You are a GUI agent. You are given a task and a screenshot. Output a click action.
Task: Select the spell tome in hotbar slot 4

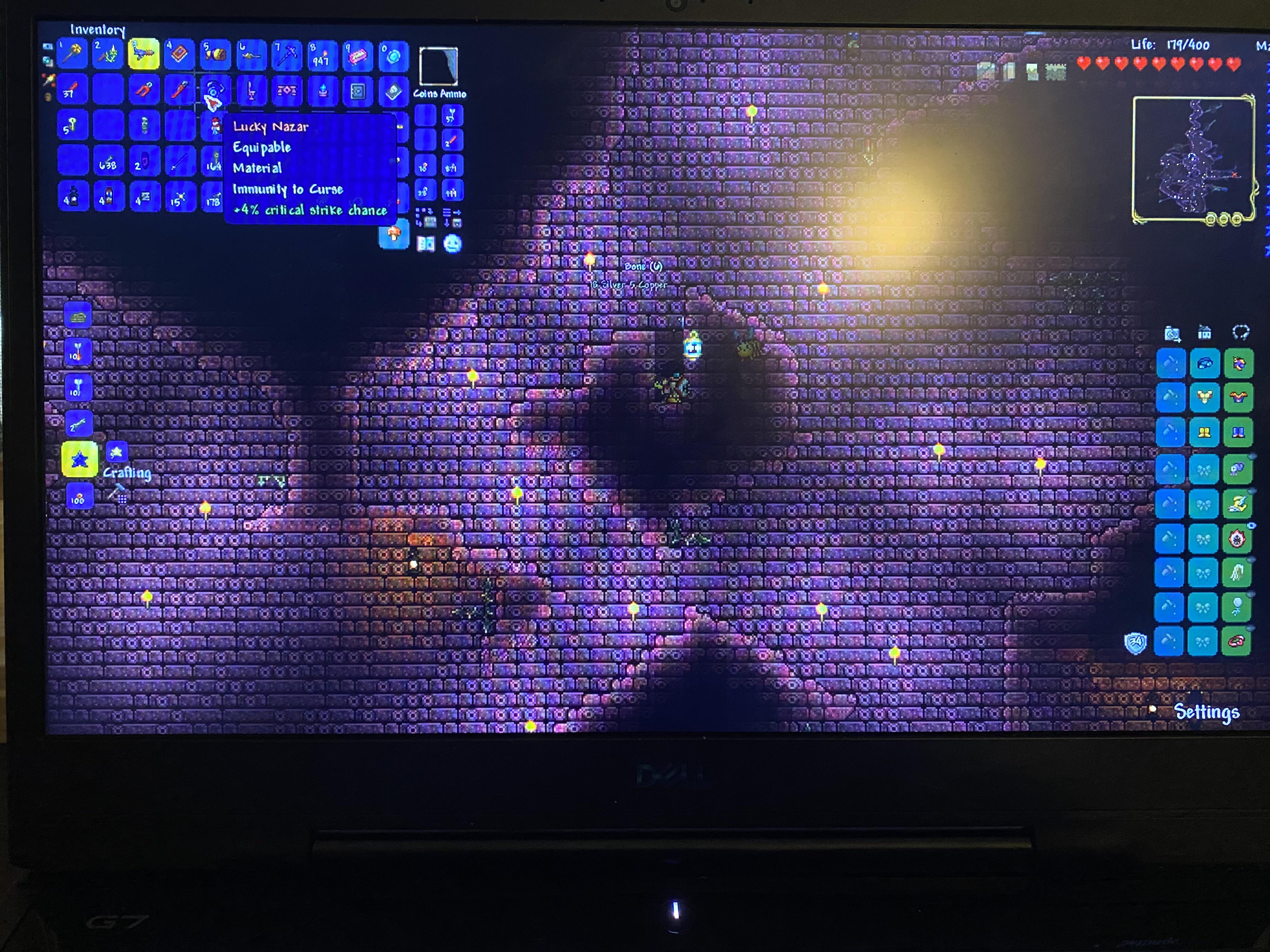(x=179, y=54)
